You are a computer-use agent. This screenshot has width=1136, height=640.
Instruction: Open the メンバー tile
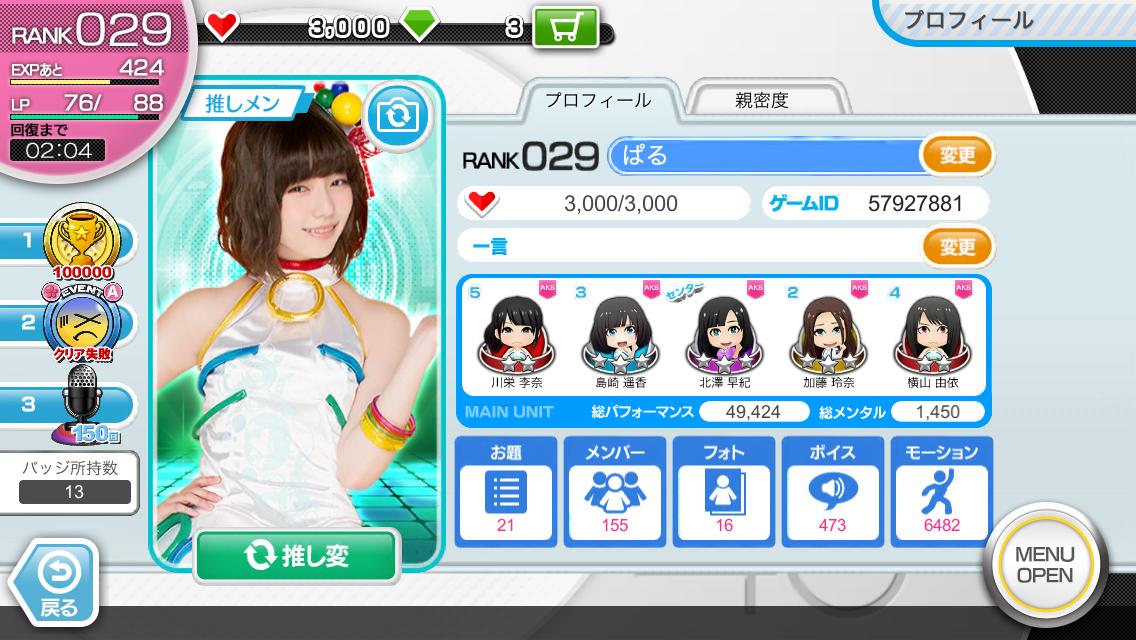(x=615, y=491)
